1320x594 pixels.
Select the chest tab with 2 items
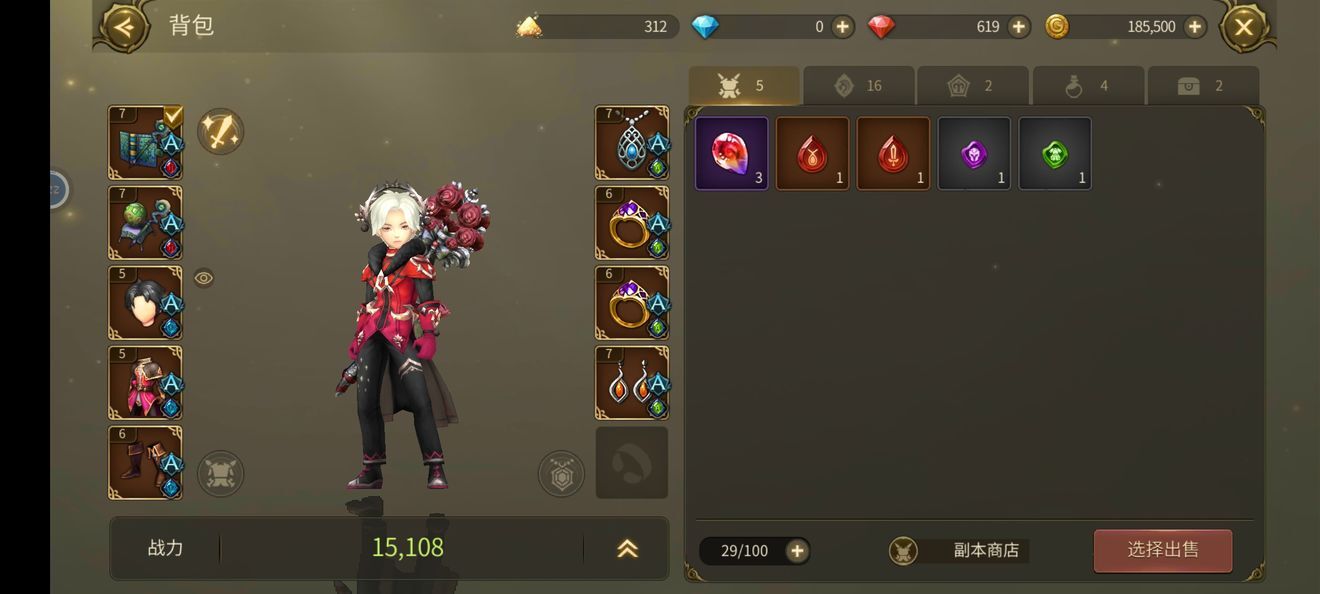click(1202, 86)
